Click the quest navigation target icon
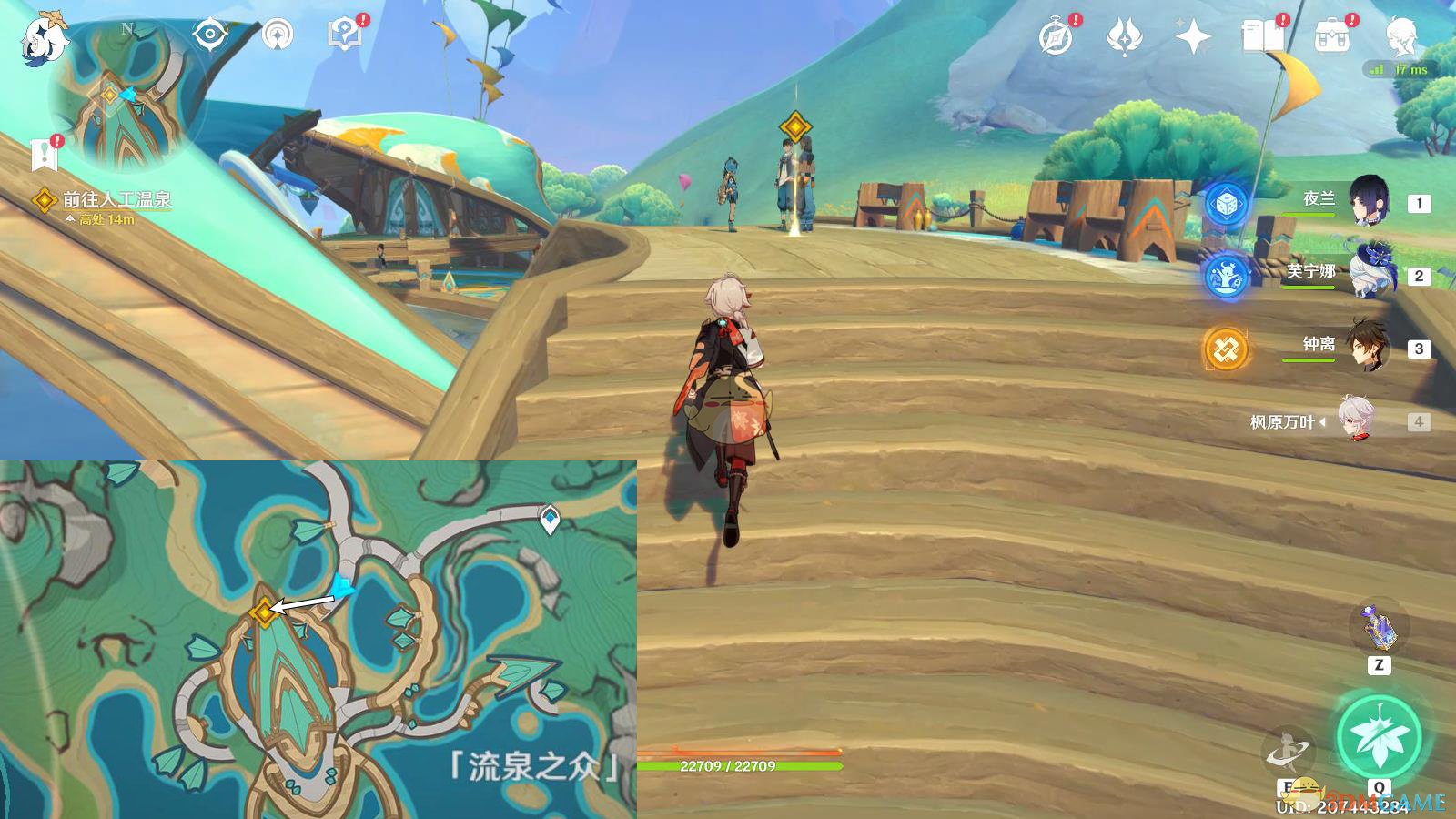1456x819 pixels. click(x=210, y=35)
